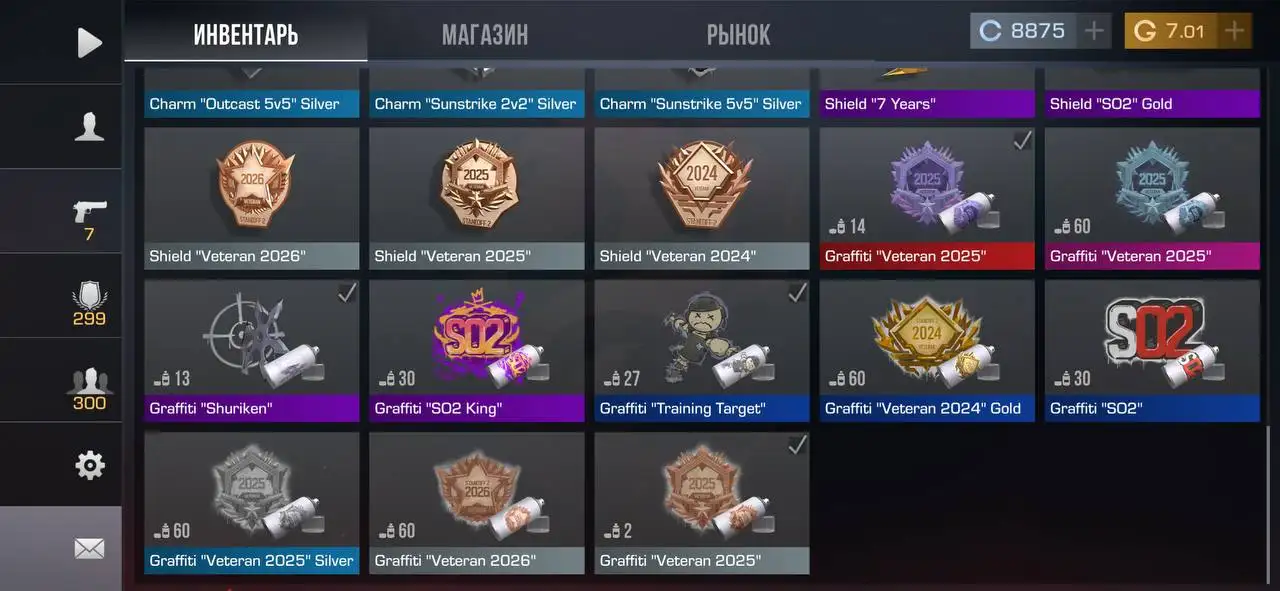The image size is (1280, 591).
Task: Tap the play arrow in the sidebar
Action: [x=89, y=42]
